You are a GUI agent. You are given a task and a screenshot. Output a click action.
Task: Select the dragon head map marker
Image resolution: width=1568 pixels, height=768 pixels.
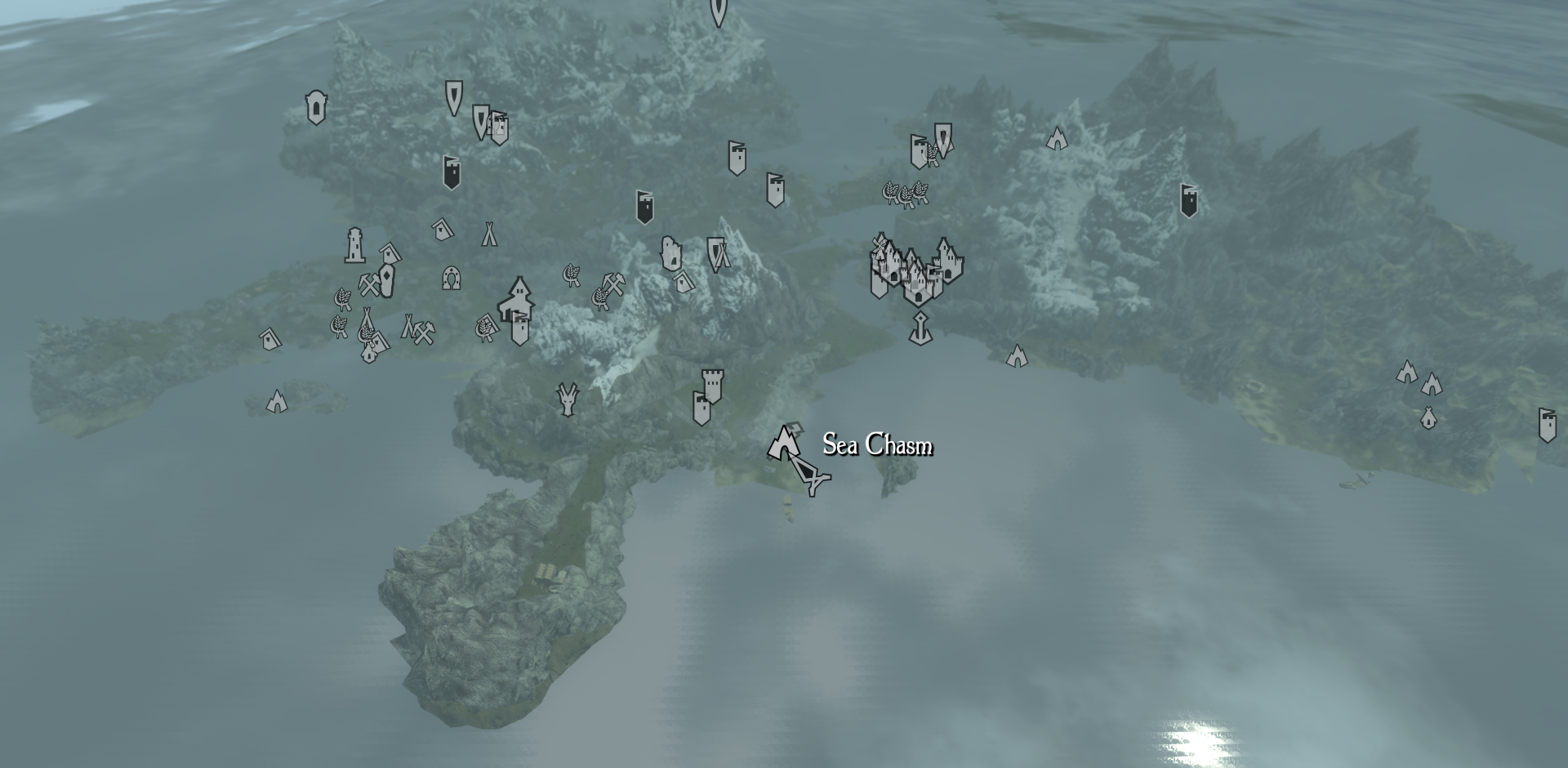coord(566,399)
